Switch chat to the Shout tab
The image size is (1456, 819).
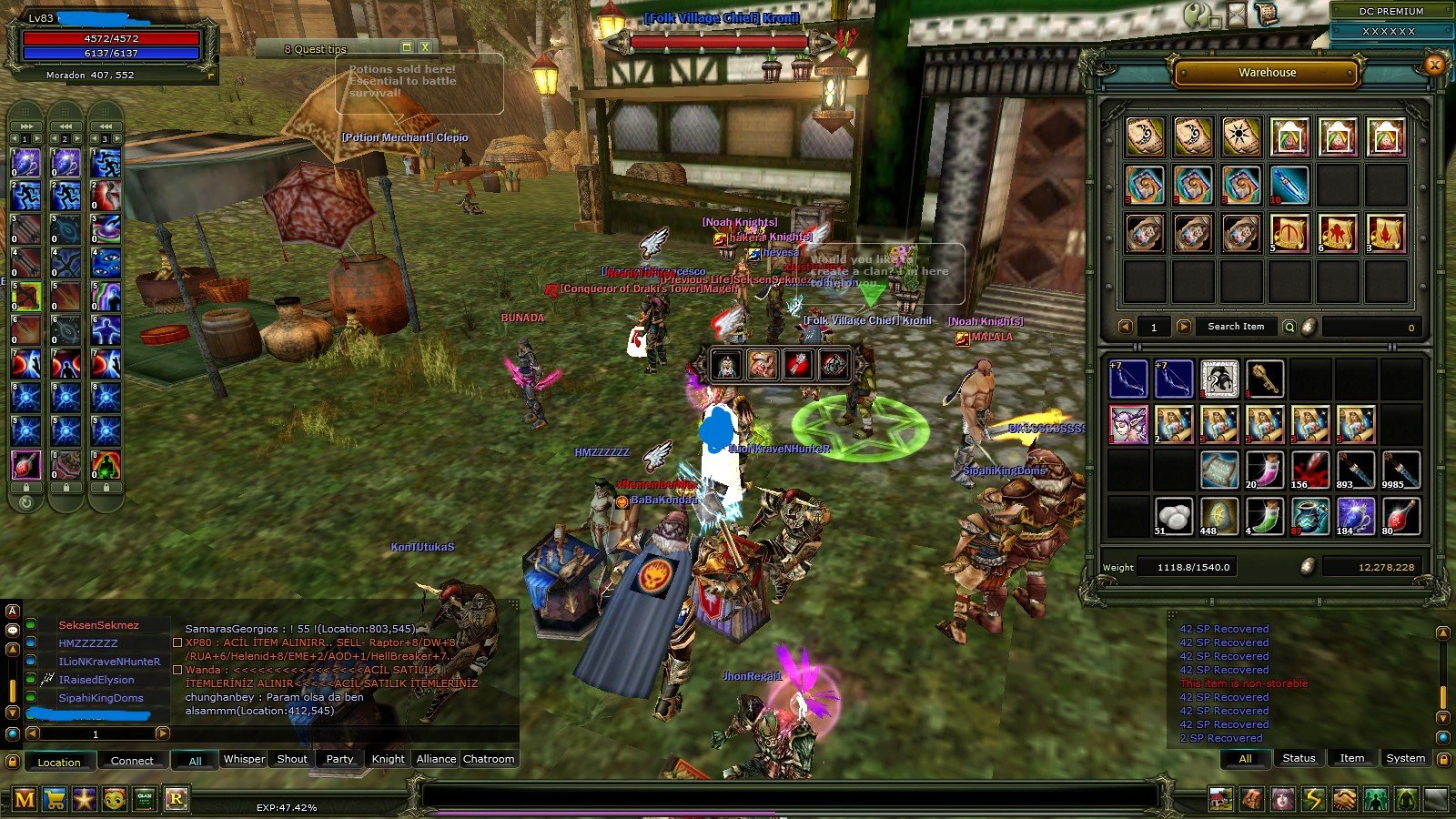[x=292, y=759]
